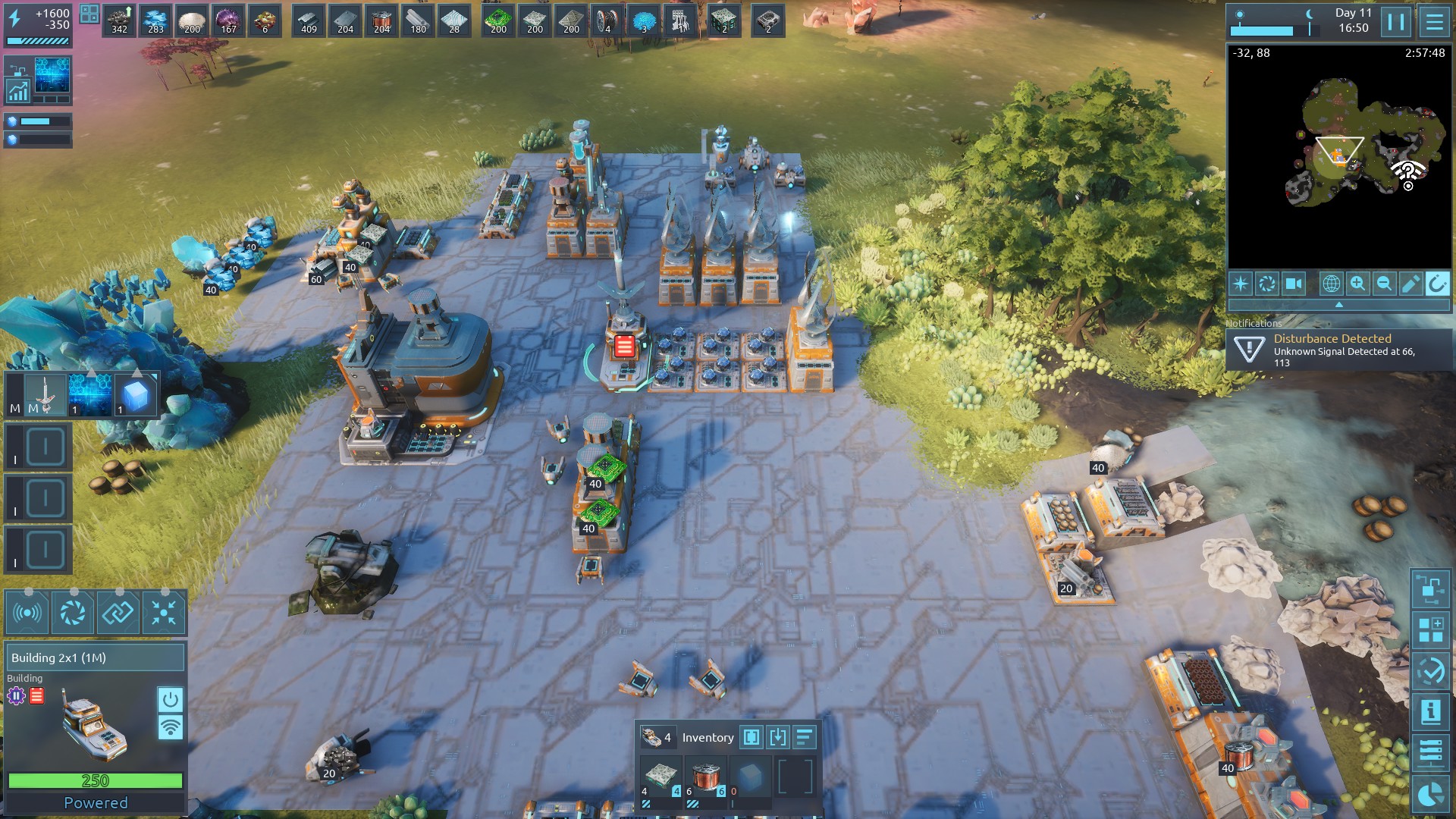Select the pencil edit tool under minimap
Image resolution: width=1456 pixels, height=819 pixels.
[1410, 284]
